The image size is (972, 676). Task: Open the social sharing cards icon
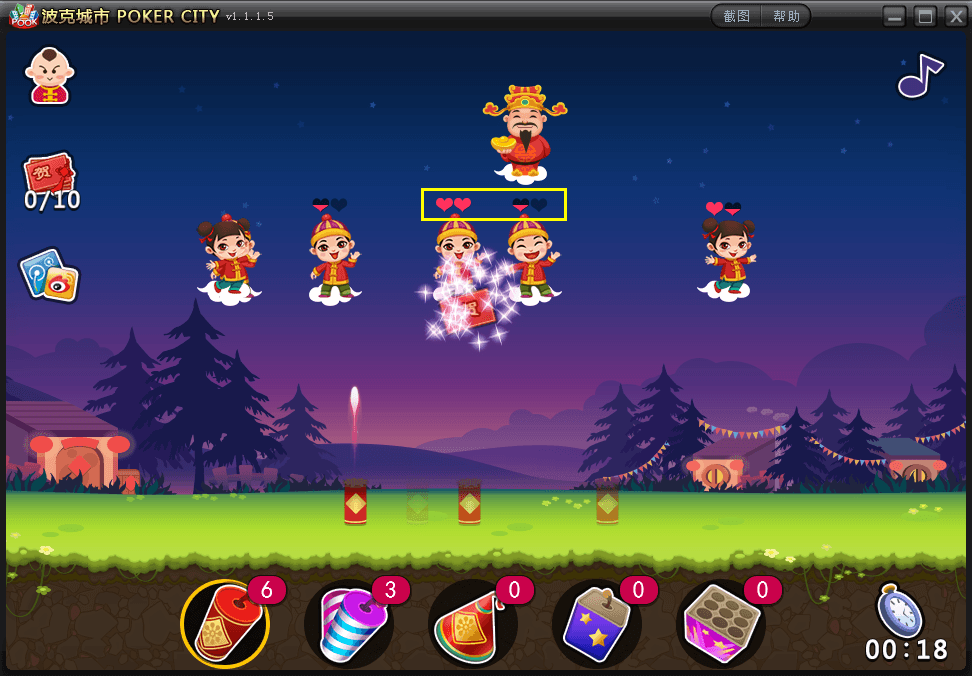coord(49,275)
